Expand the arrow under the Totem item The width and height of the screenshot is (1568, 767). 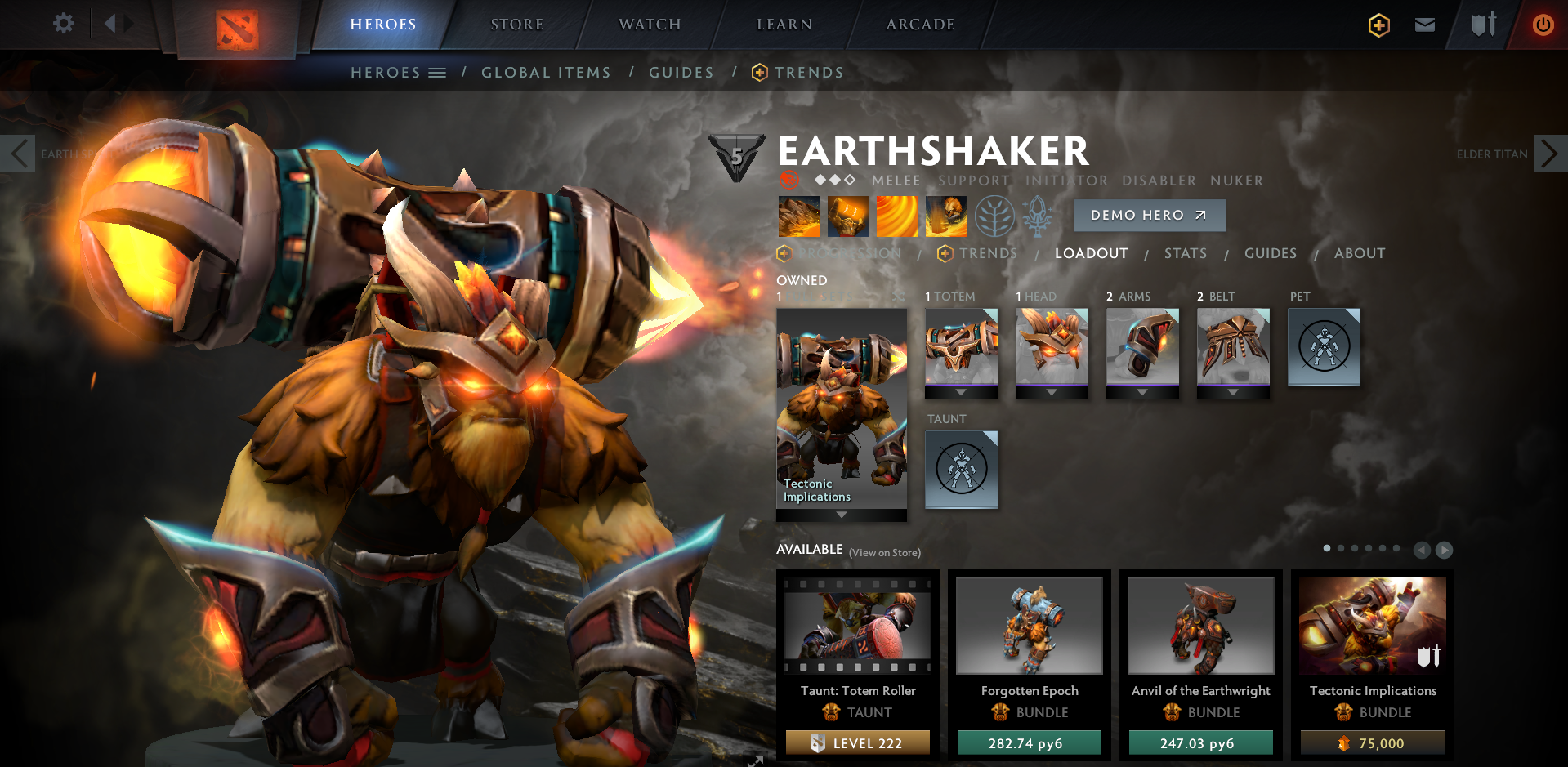point(961,393)
